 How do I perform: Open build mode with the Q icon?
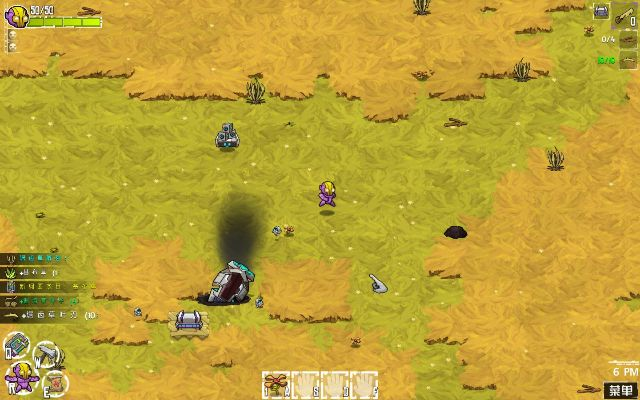(x=15, y=347)
